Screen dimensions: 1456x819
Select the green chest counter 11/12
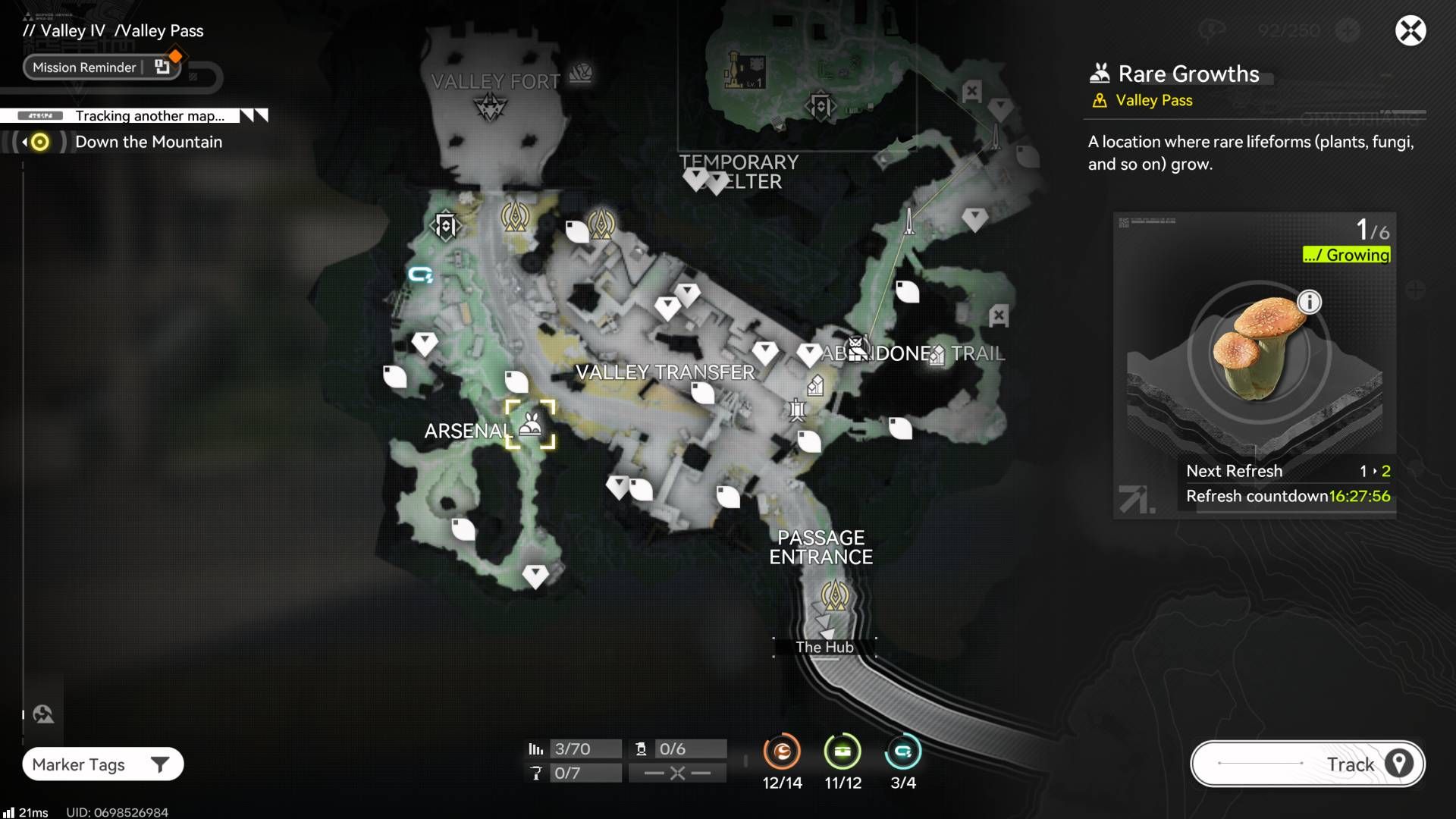[x=843, y=752]
